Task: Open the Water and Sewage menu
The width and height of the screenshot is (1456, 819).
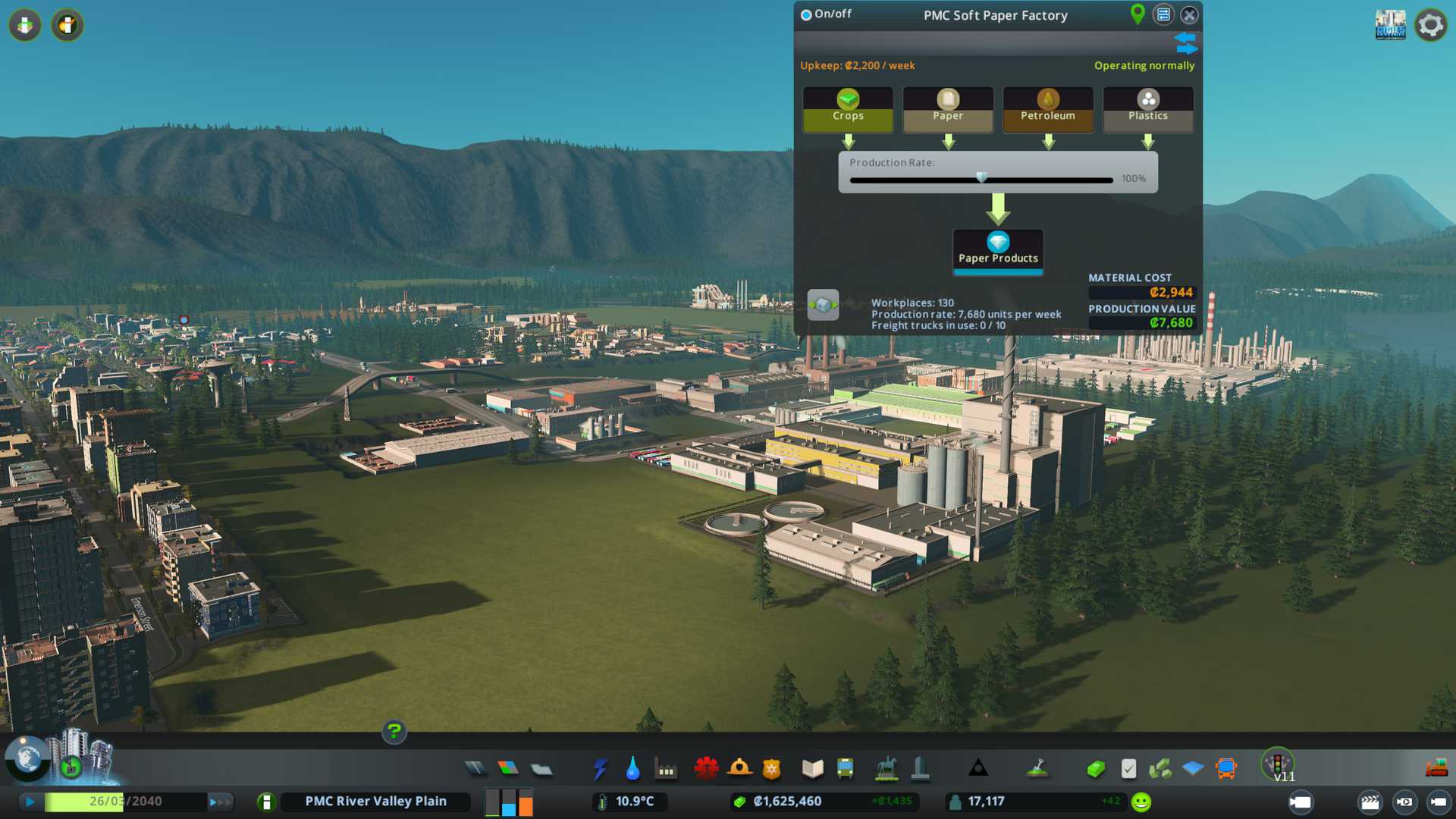Action: 632,769
